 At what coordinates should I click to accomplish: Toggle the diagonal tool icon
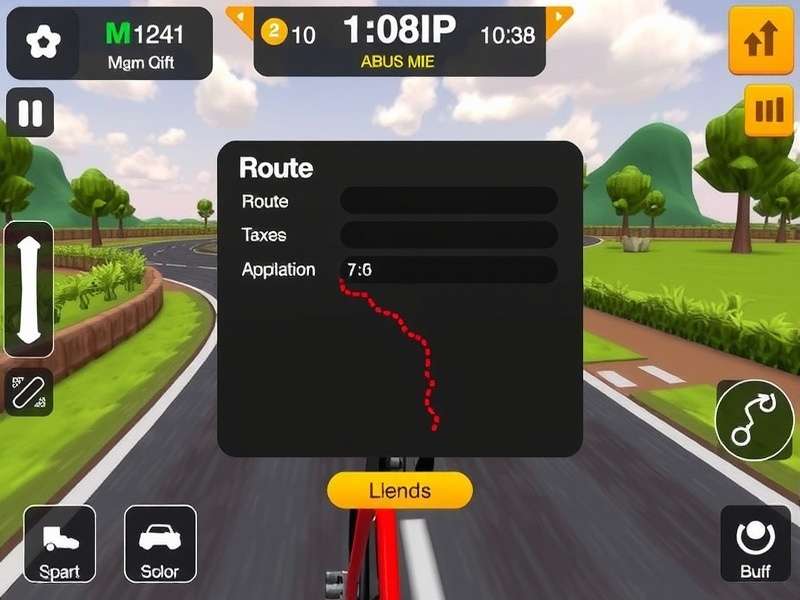29,392
